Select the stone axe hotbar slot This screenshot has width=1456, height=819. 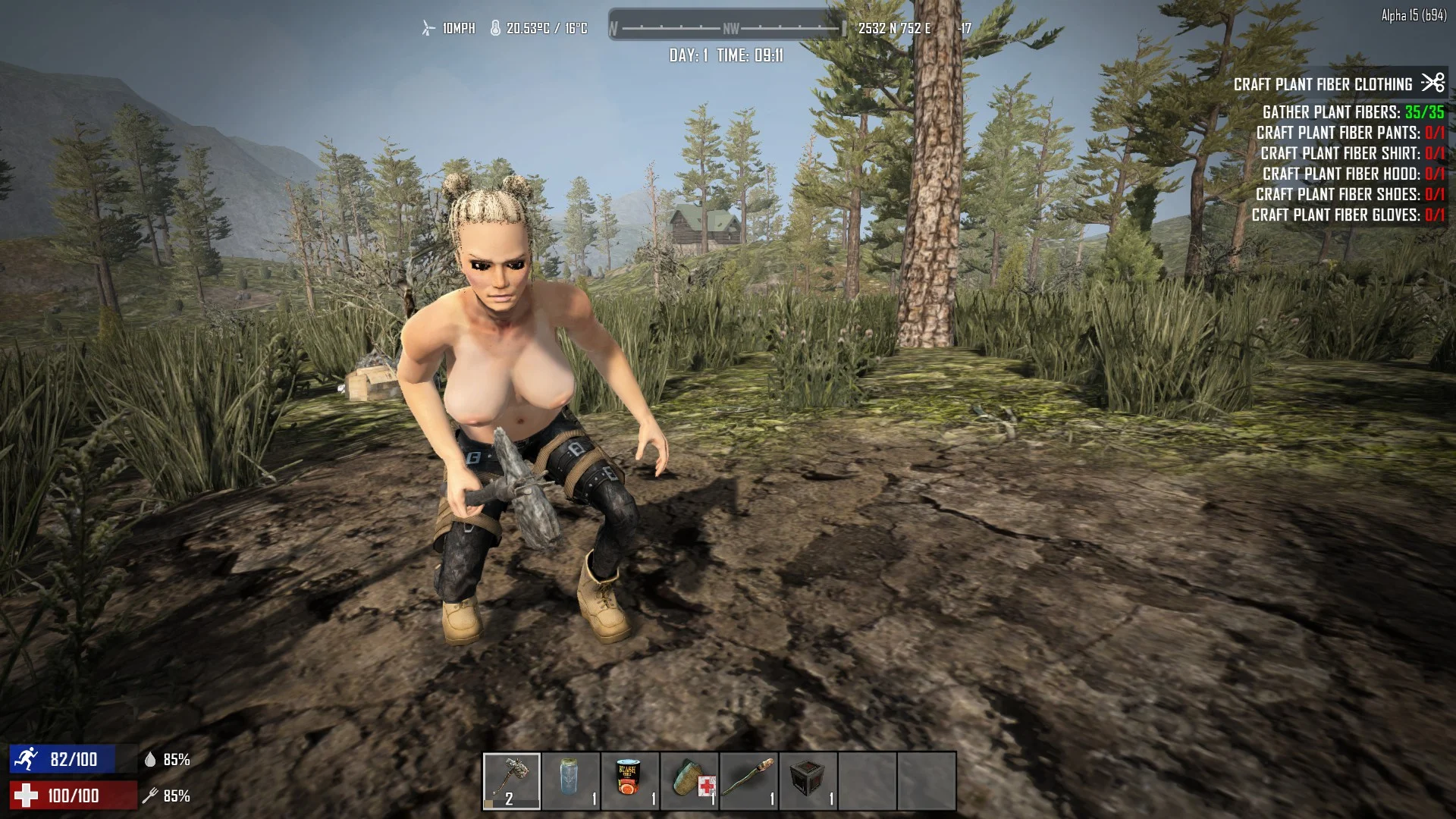pos(512,781)
